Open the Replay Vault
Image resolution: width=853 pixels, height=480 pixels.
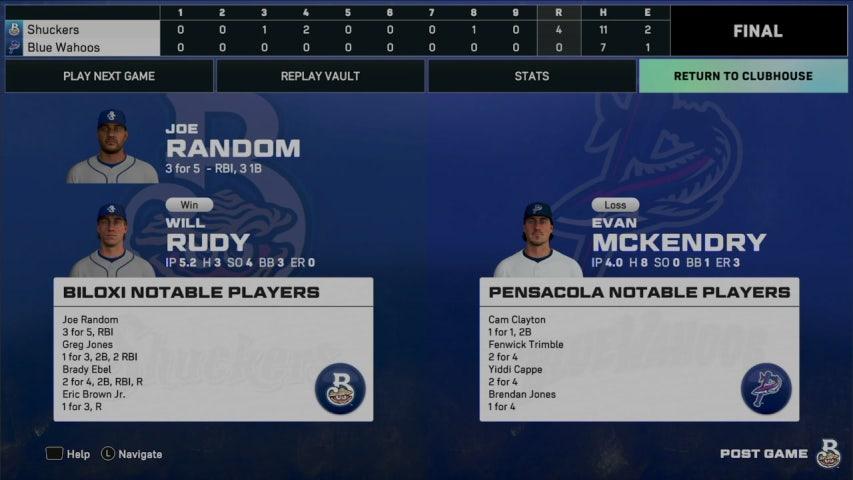pos(320,76)
